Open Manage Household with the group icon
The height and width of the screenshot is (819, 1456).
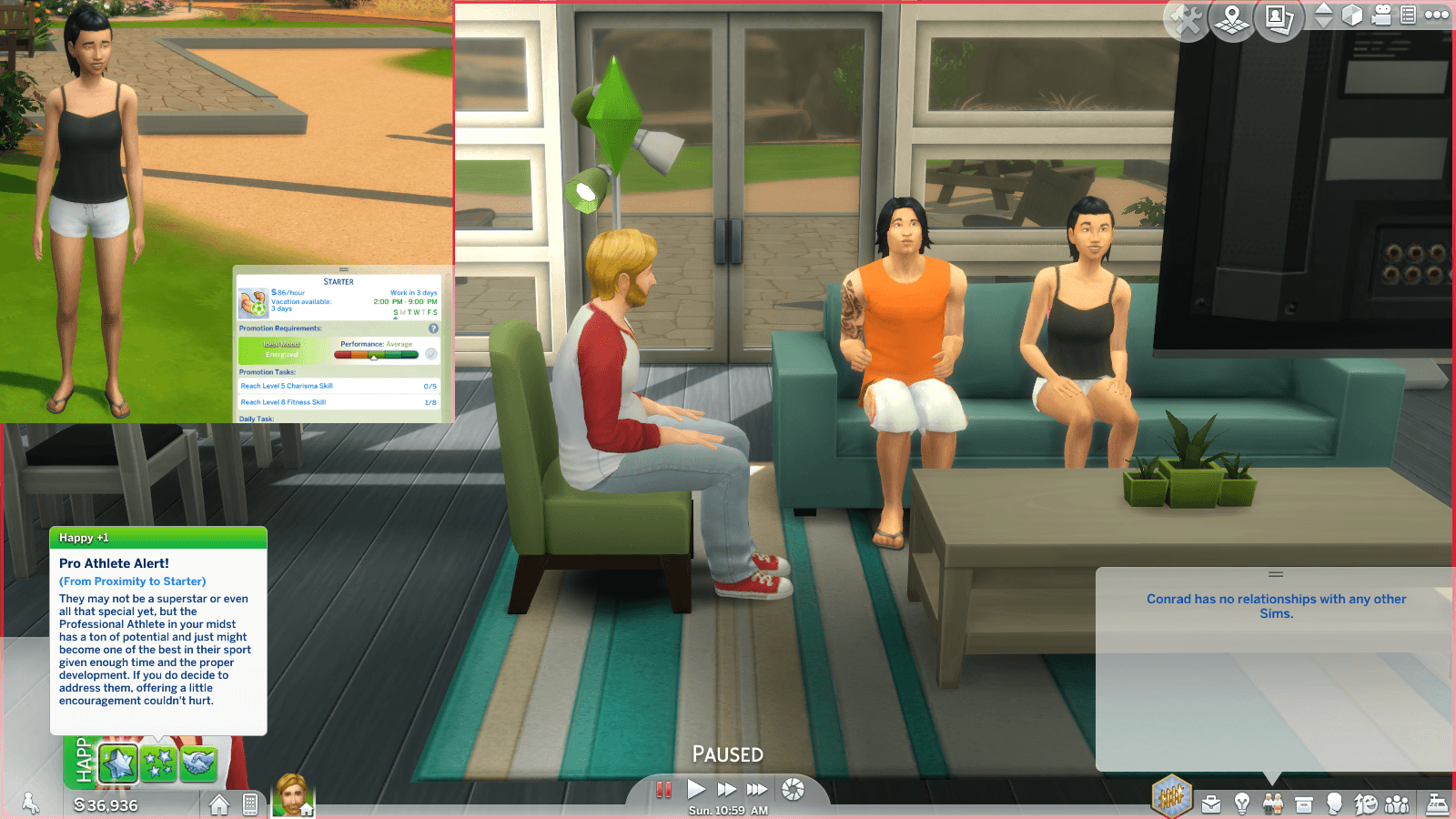pos(1397,804)
